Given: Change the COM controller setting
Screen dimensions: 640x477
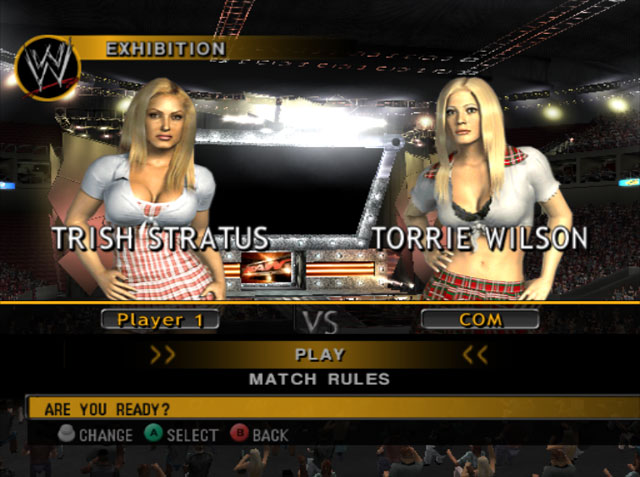Looking at the screenshot, I should 480,320.
